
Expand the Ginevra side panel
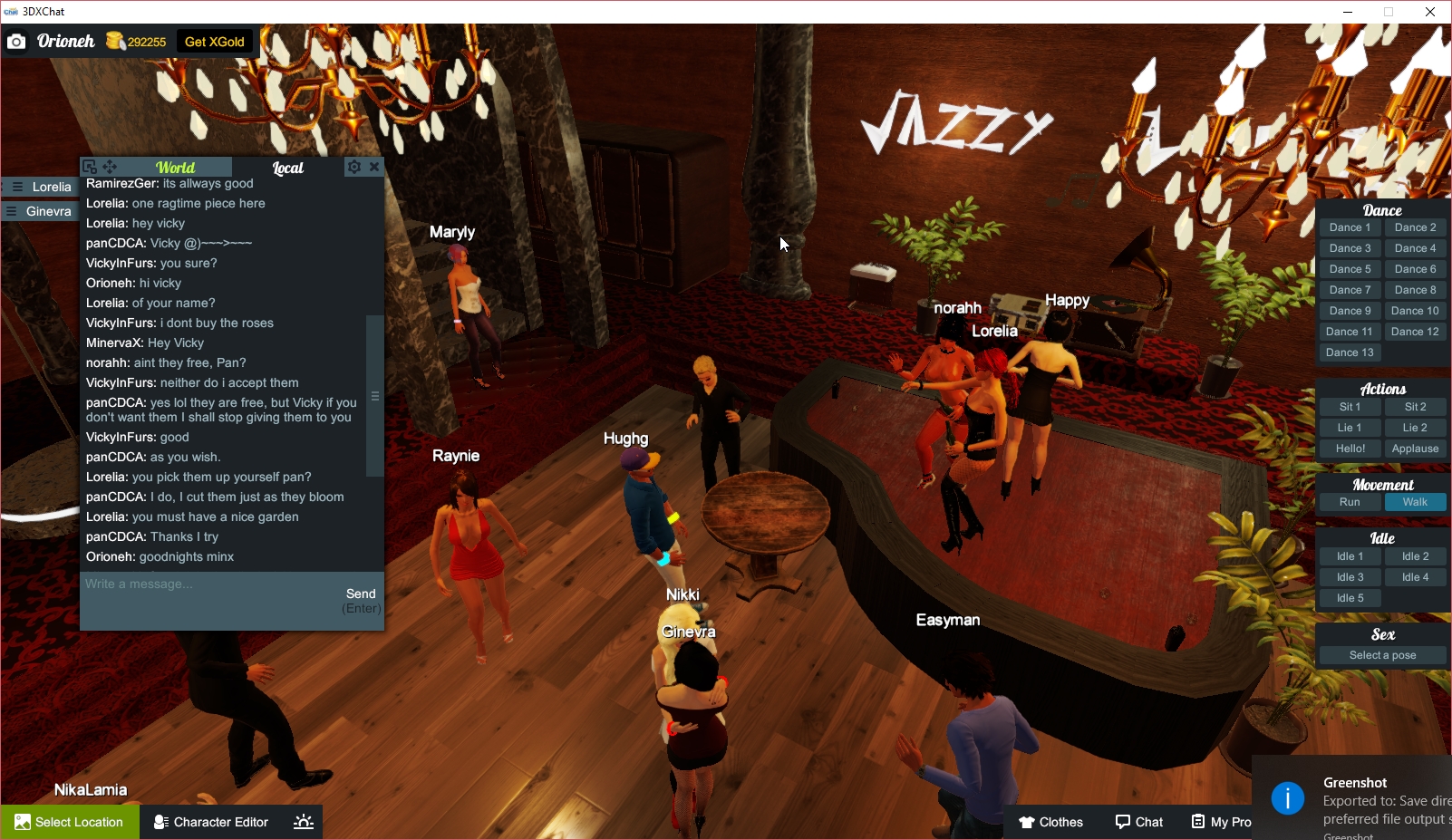click(x=40, y=210)
